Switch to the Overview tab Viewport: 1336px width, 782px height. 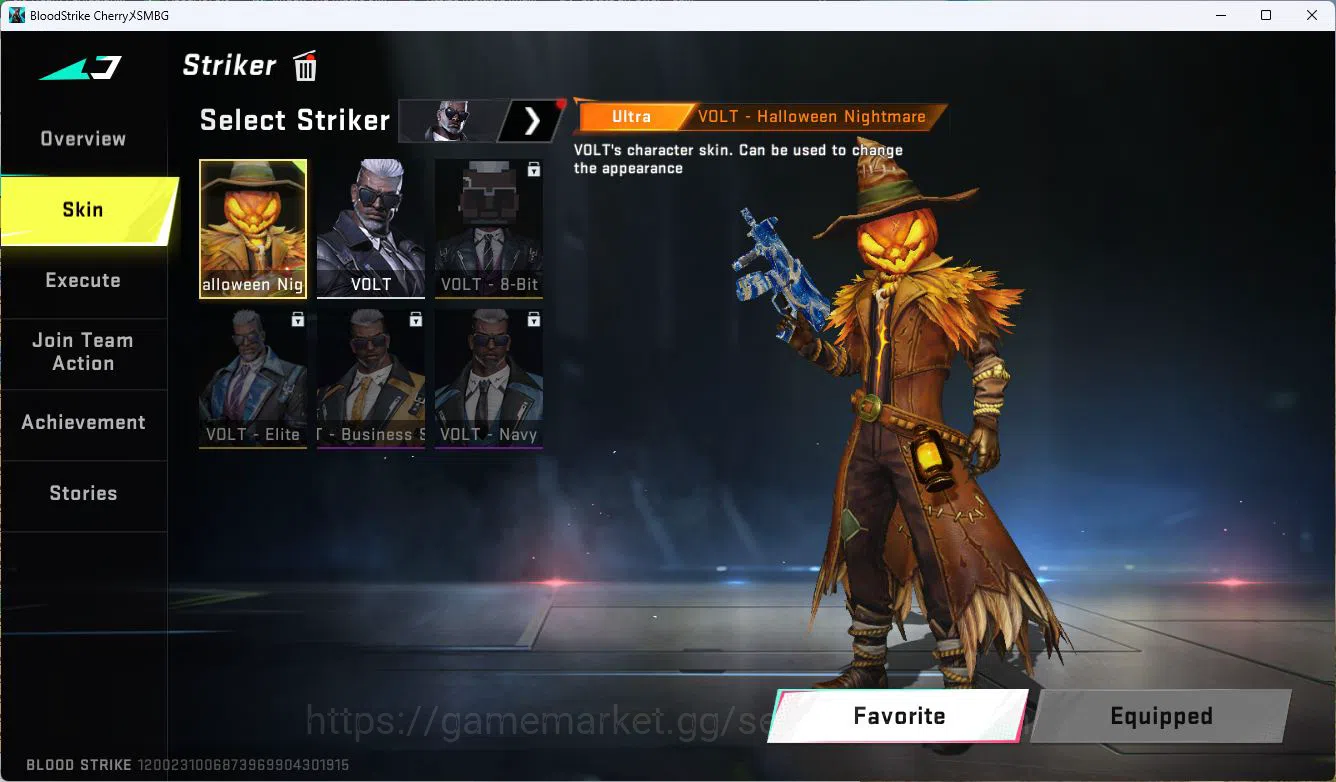coord(82,138)
